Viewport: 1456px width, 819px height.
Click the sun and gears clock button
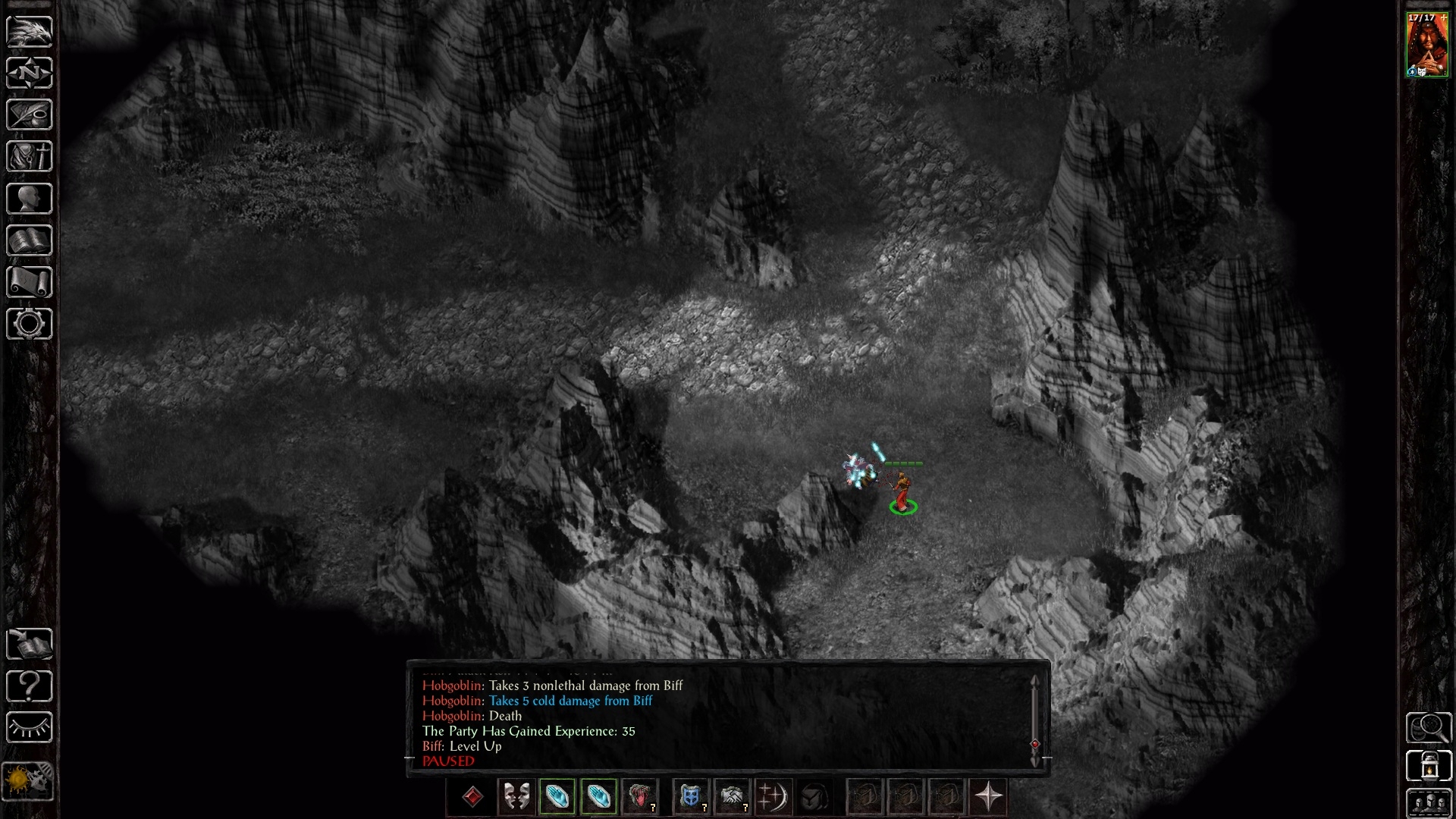(29, 781)
